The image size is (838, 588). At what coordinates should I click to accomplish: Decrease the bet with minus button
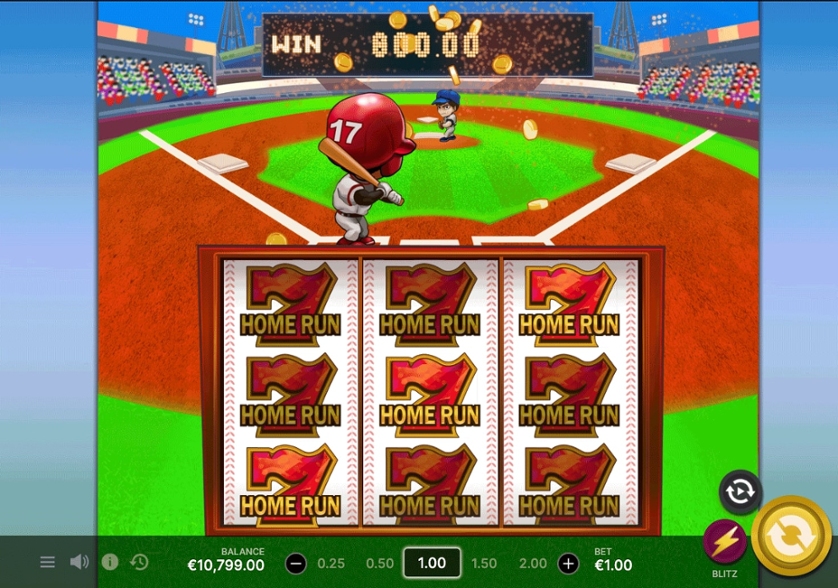pos(296,563)
